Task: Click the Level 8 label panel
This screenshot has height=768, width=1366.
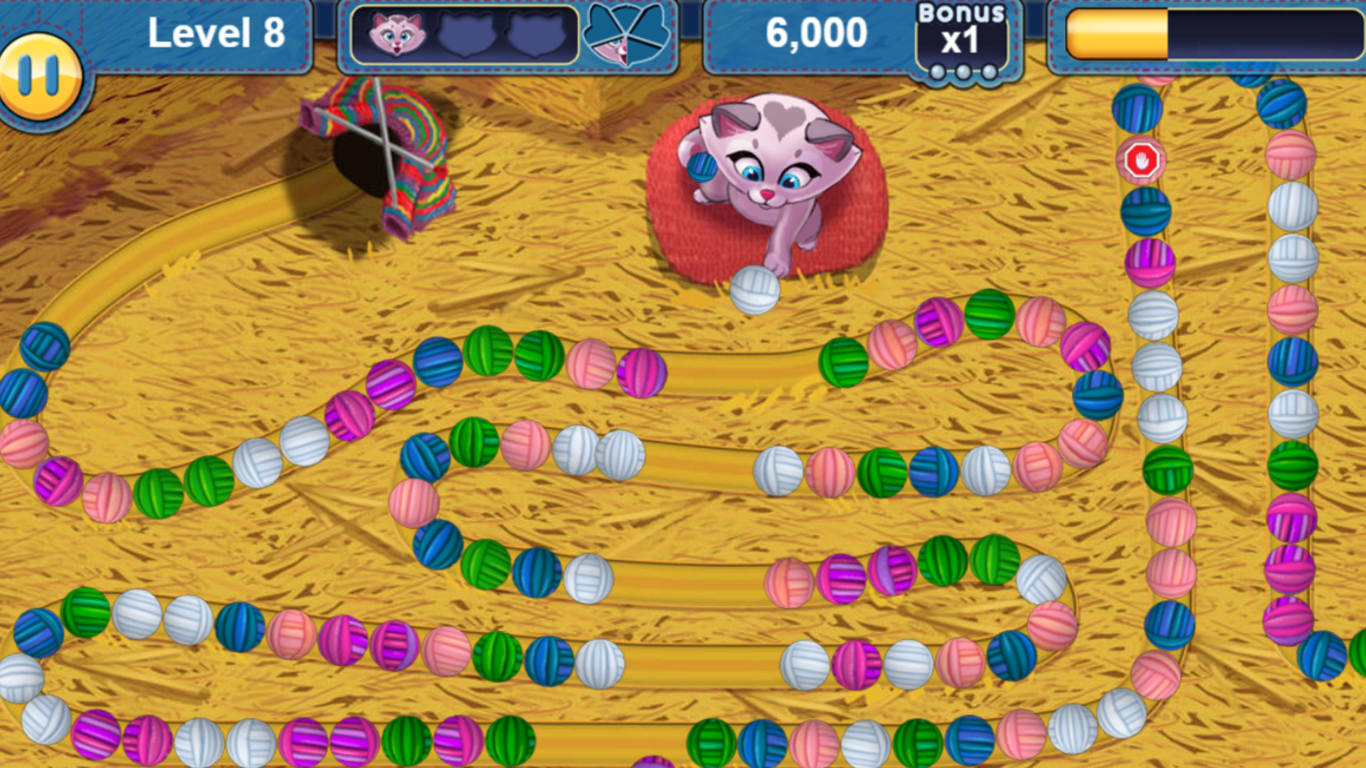Action: tap(218, 33)
